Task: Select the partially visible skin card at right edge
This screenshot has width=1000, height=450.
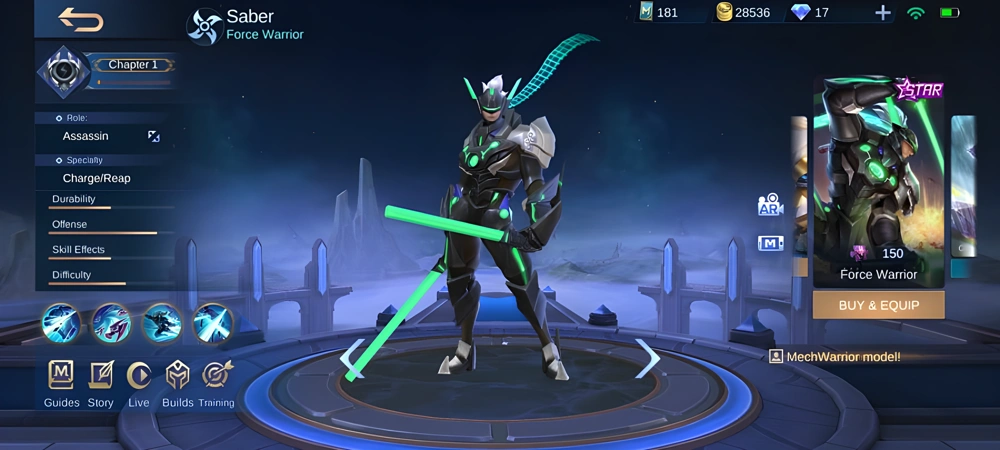Action: click(x=965, y=190)
